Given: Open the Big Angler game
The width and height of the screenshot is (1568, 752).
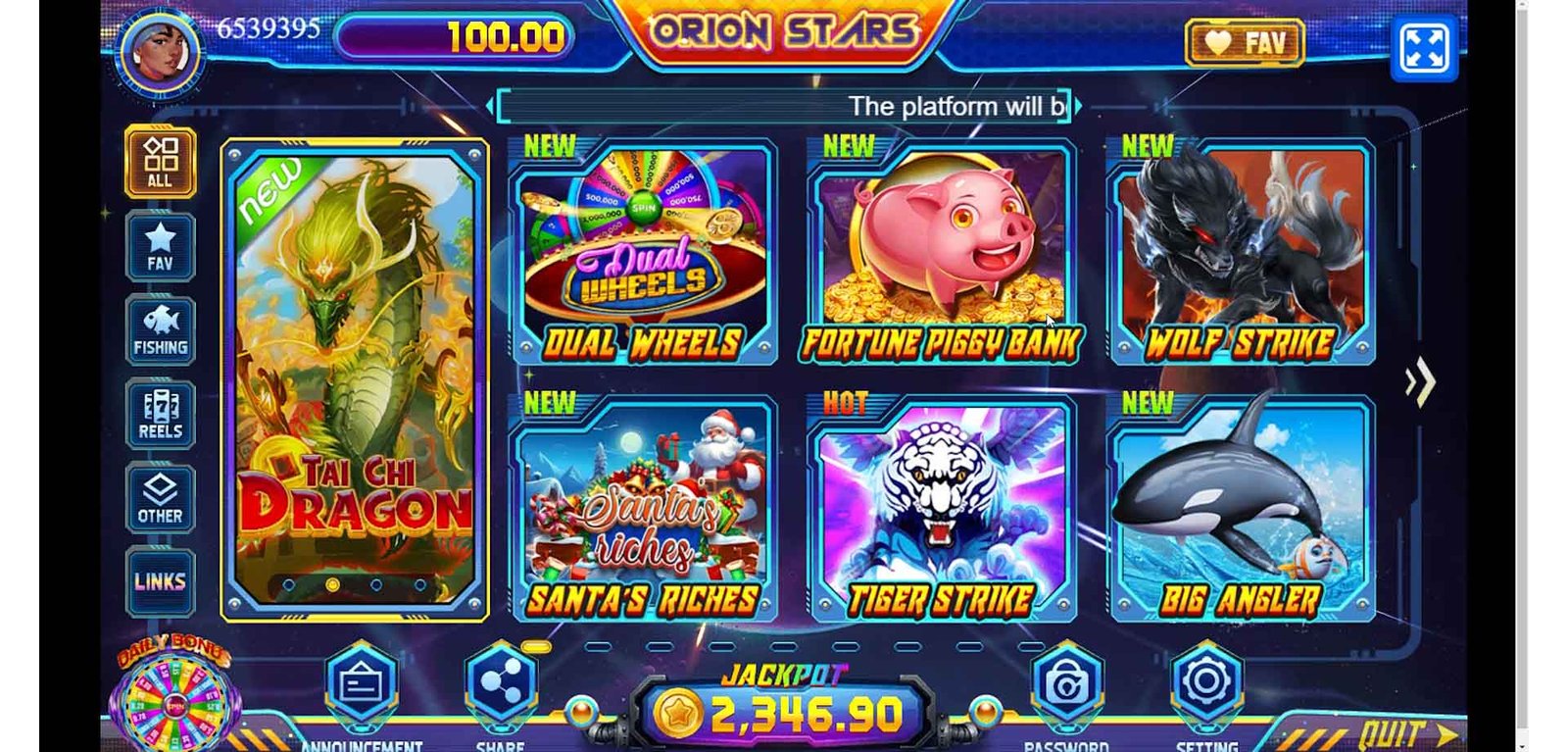Looking at the screenshot, I should (1241, 510).
